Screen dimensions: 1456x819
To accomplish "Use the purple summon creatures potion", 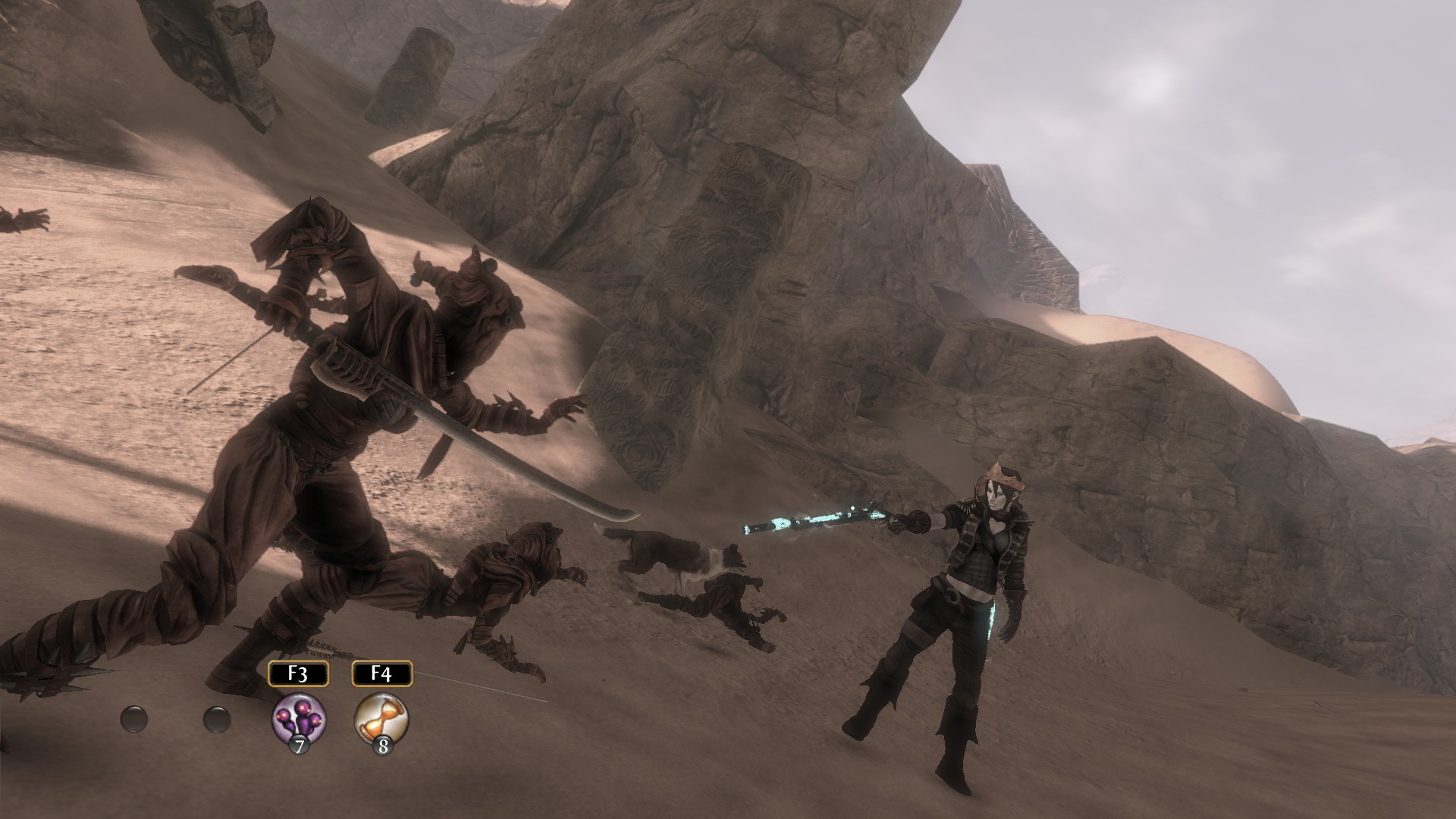I will 299,718.
